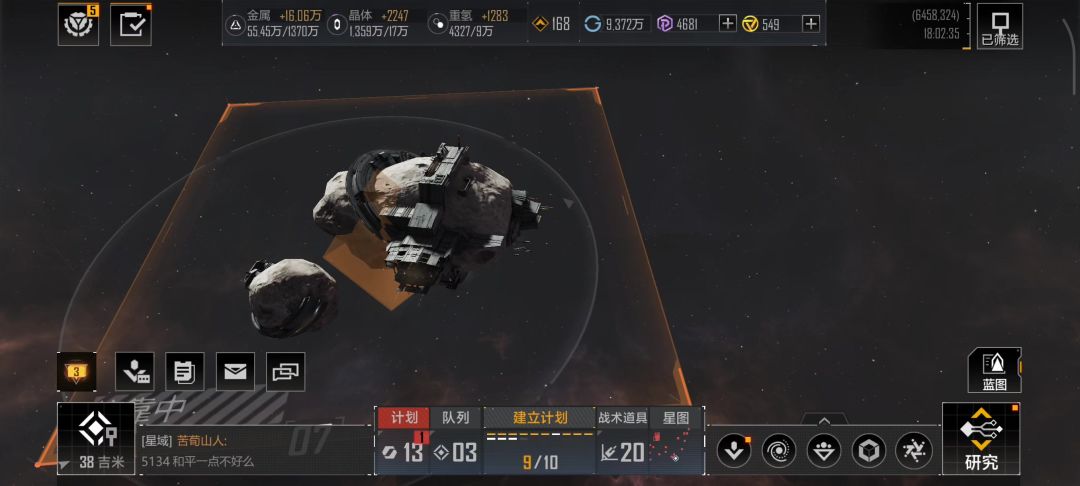
Task: Open the 星域 chat message box
Action: (250, 451)
